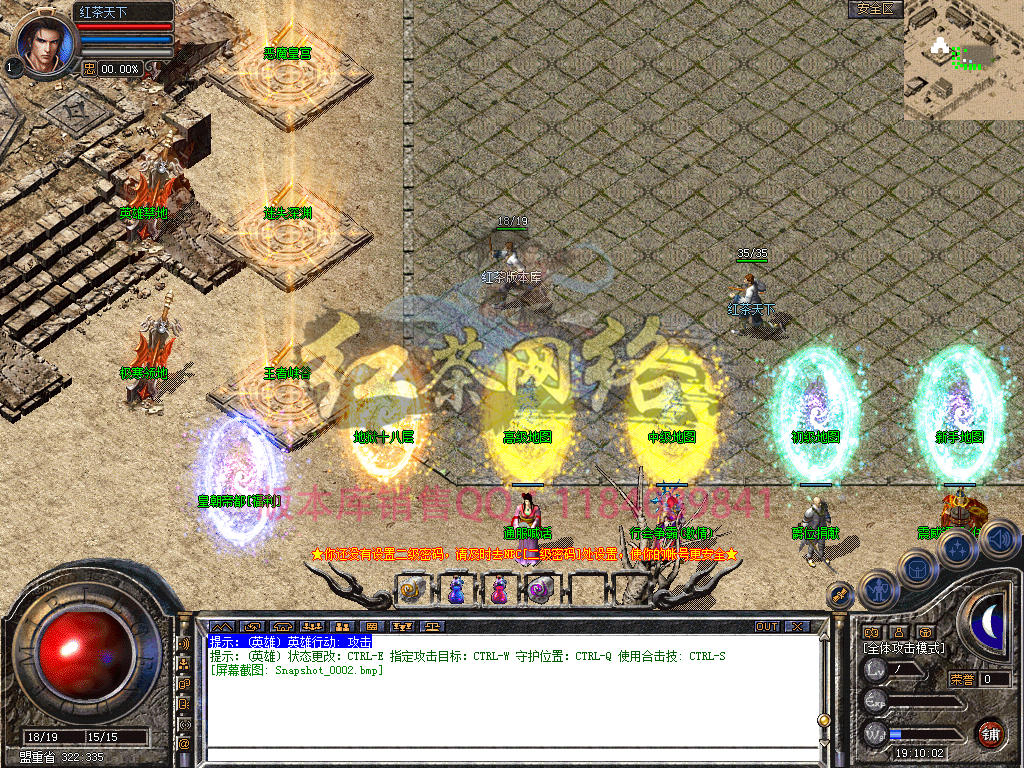Click the balance scale chat toolbar icon
This screenshot has height=768, width=1024.
tap(432, 627)
